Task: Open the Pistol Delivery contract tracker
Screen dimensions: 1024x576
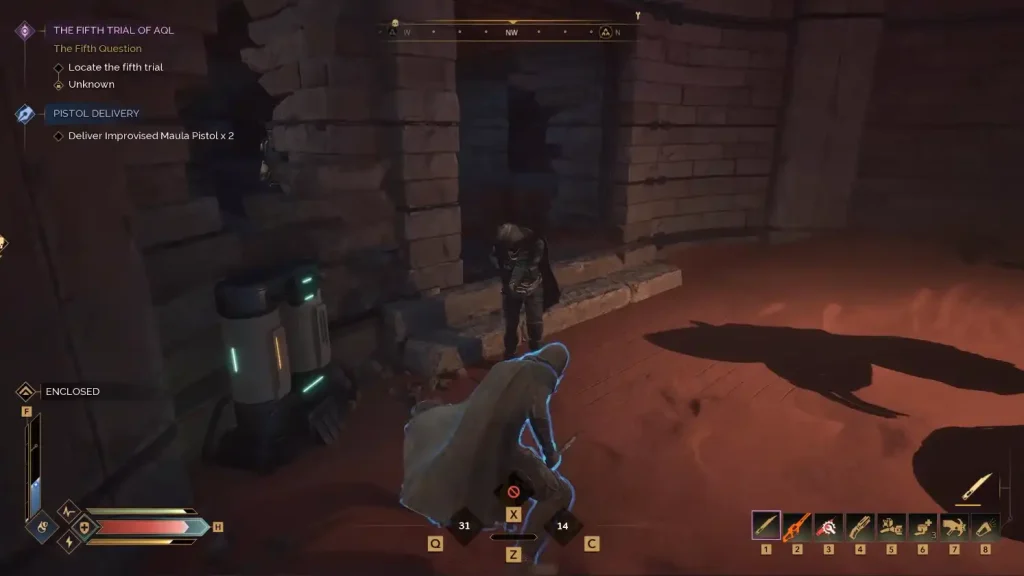Action: point(96,114)
